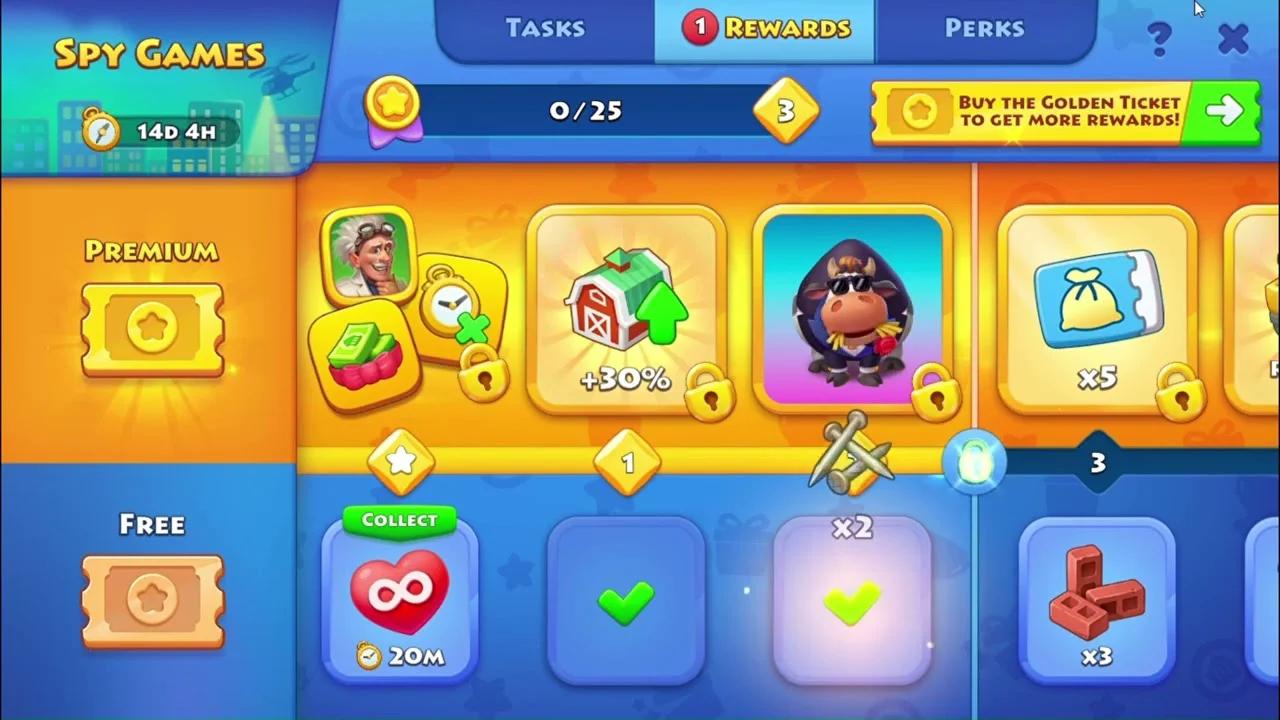Image resolution: width=1280 pixels, height=720 pixels.
Task: Click the lock icon on the progress track
Action: pos(975,461)
